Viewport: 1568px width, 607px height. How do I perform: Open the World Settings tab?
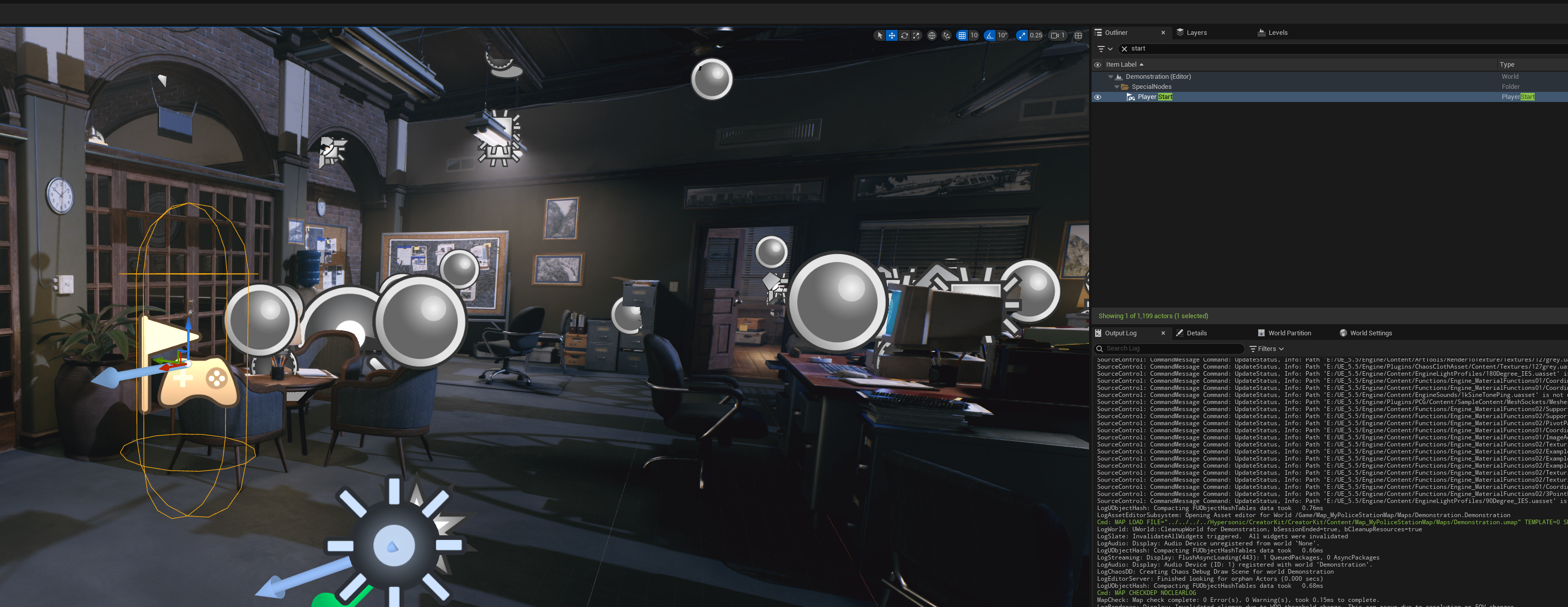tap(1370, 333)
